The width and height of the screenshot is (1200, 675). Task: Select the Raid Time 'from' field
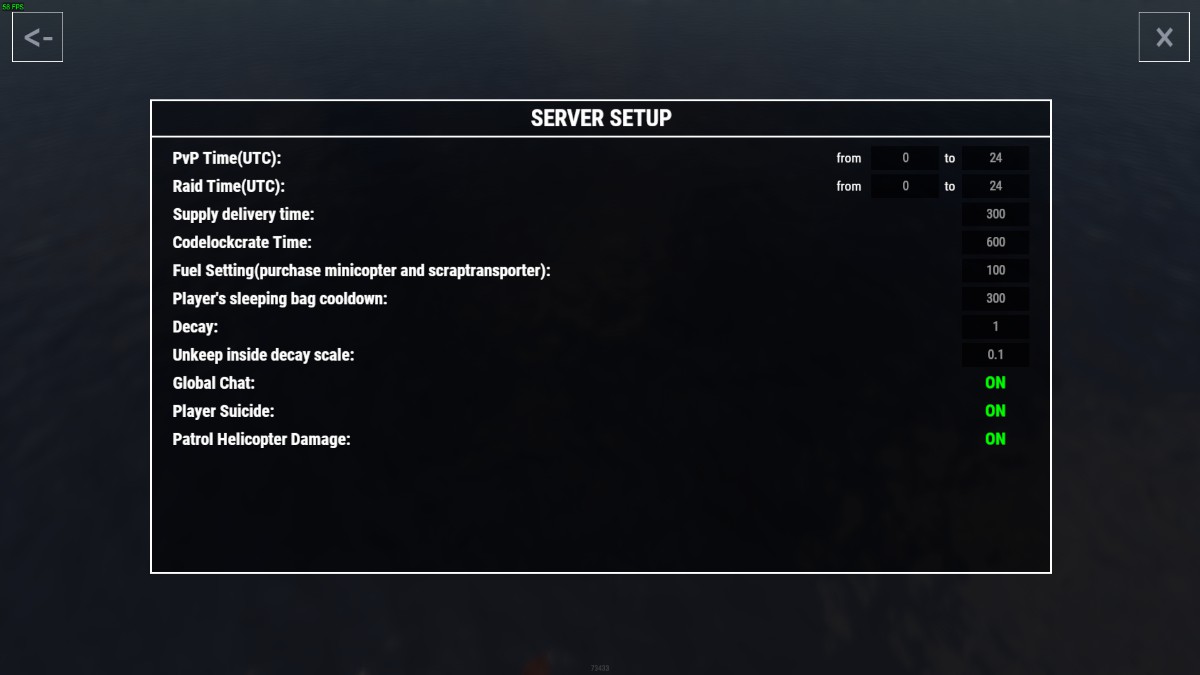coord(905,186)
